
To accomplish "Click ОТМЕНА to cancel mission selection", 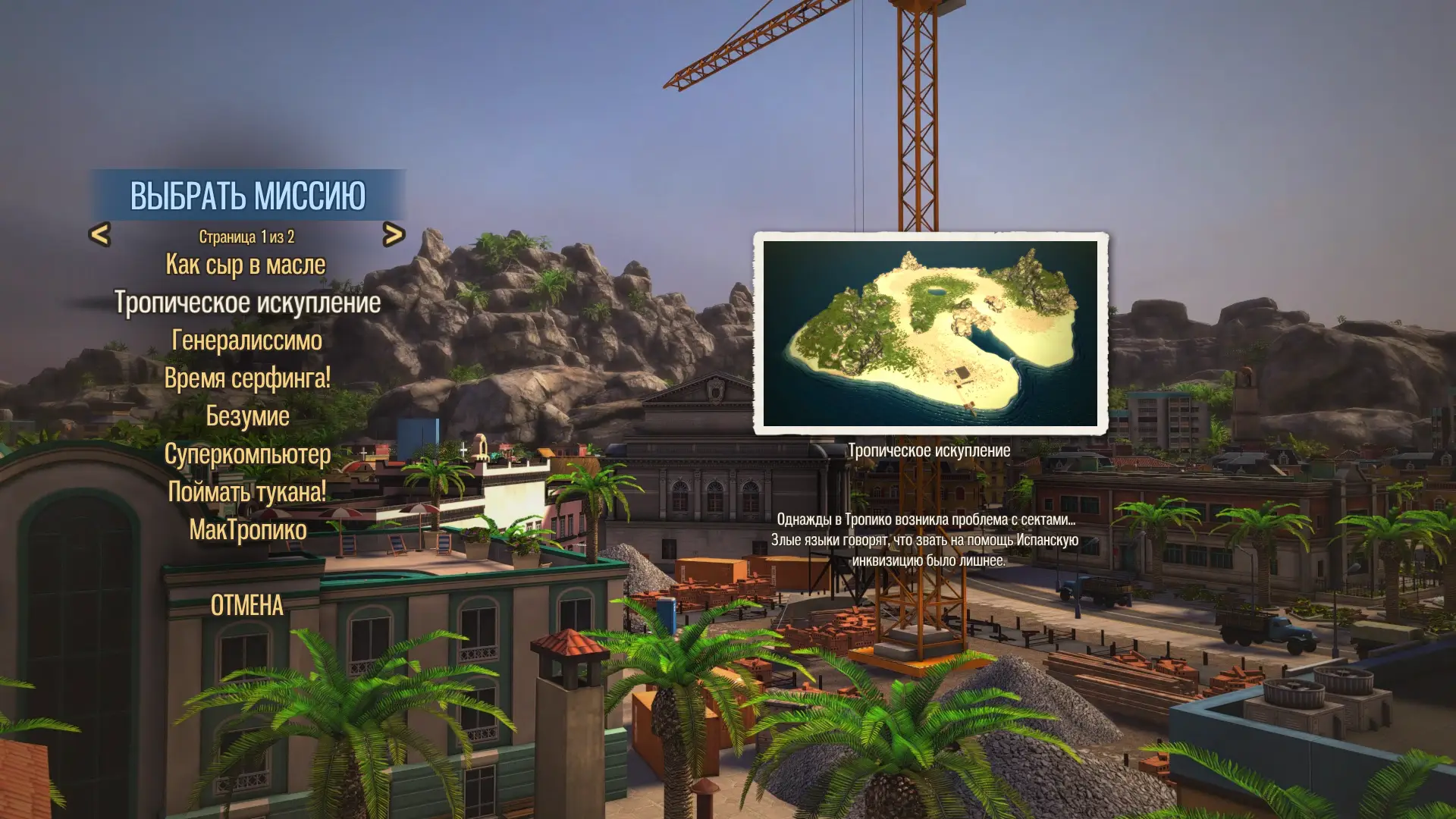I will (x=247, y=605).
